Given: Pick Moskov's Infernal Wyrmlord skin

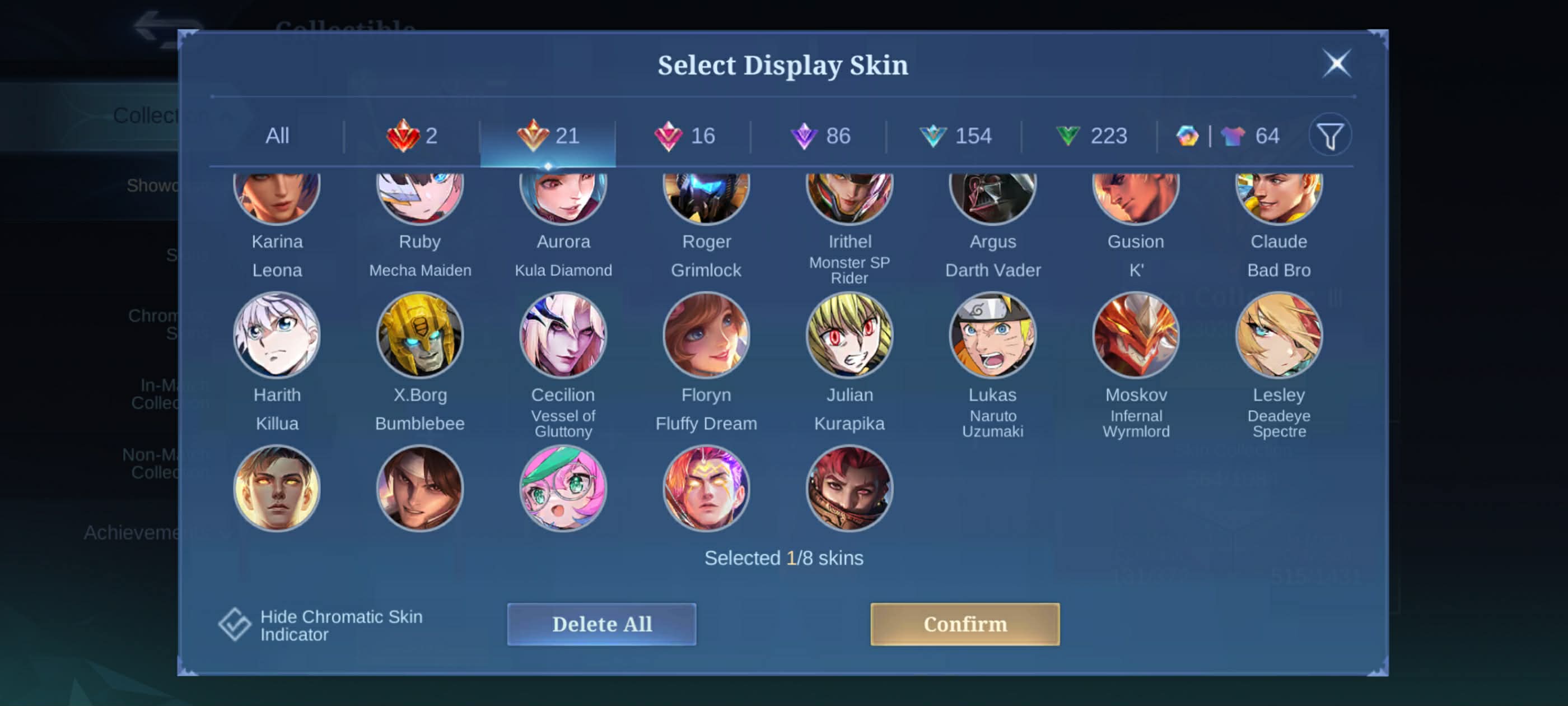Looking at the screenshot, I should 1135,335.
